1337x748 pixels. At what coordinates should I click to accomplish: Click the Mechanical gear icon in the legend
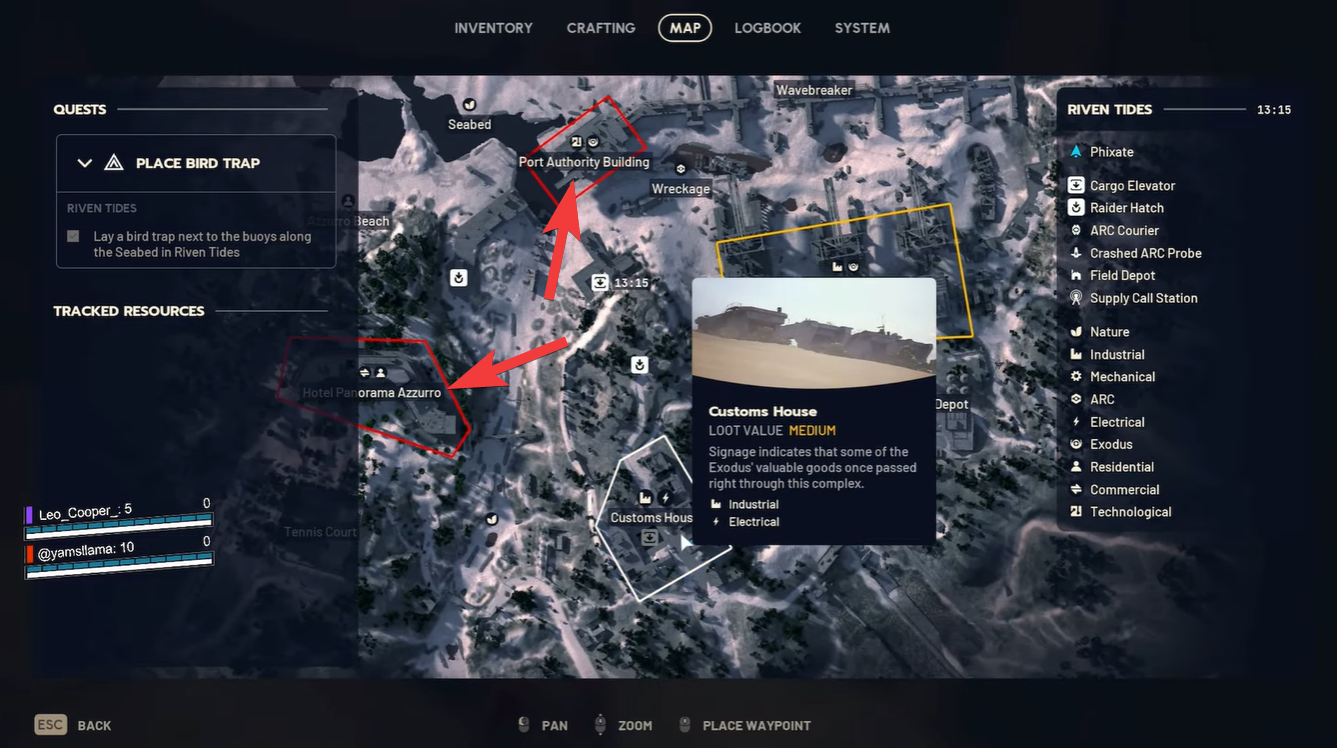[x=1075, y=376]
